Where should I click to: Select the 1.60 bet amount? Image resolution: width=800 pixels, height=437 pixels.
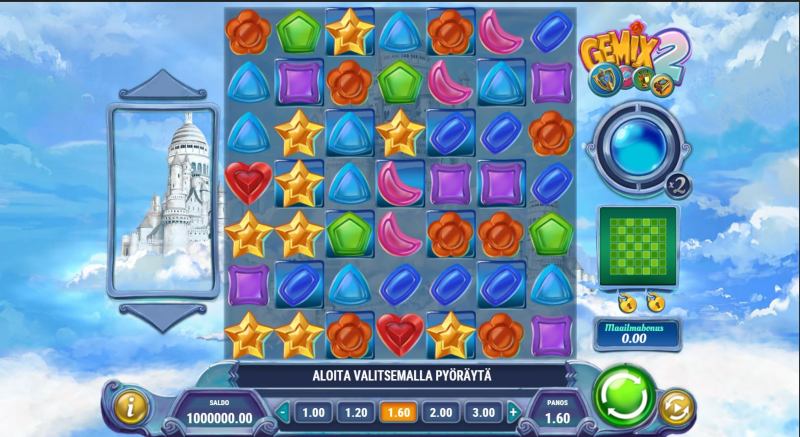tap(397, 411)
